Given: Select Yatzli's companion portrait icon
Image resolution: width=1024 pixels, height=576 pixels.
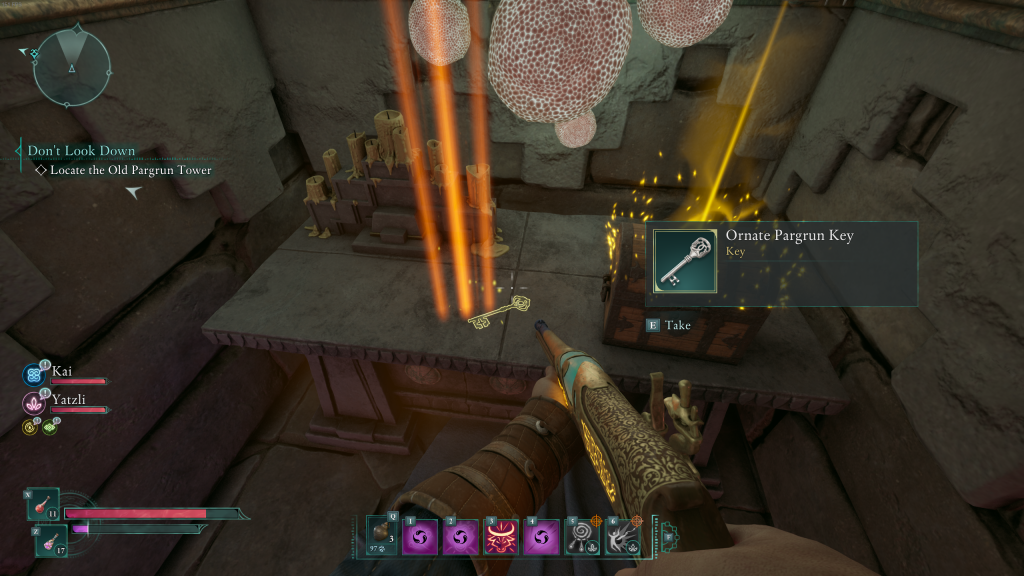Looking at the screenshot, I should [x=32, y=403].
